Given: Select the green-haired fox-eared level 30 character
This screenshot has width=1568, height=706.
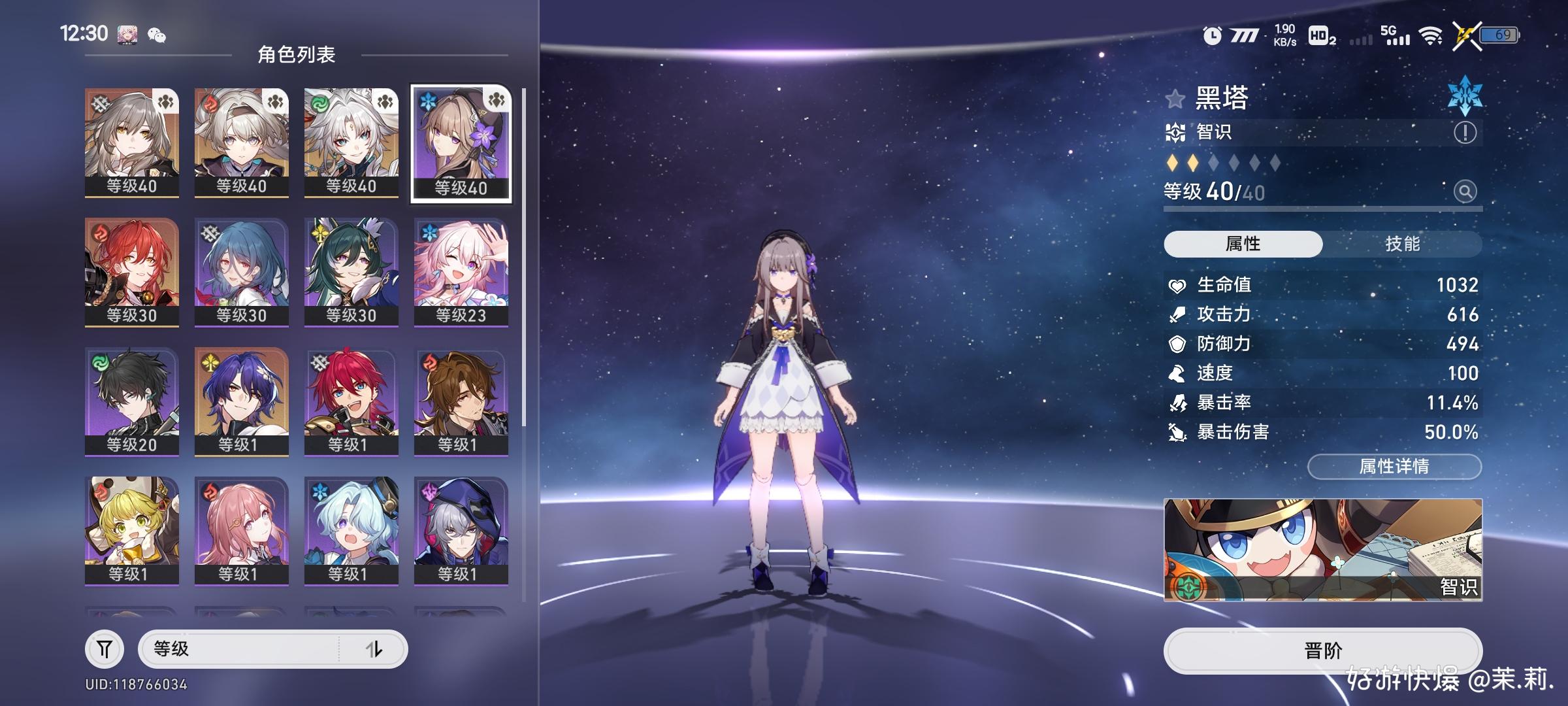Looking at the screenshot, I should pyautogui.click(x=351, y=271).
